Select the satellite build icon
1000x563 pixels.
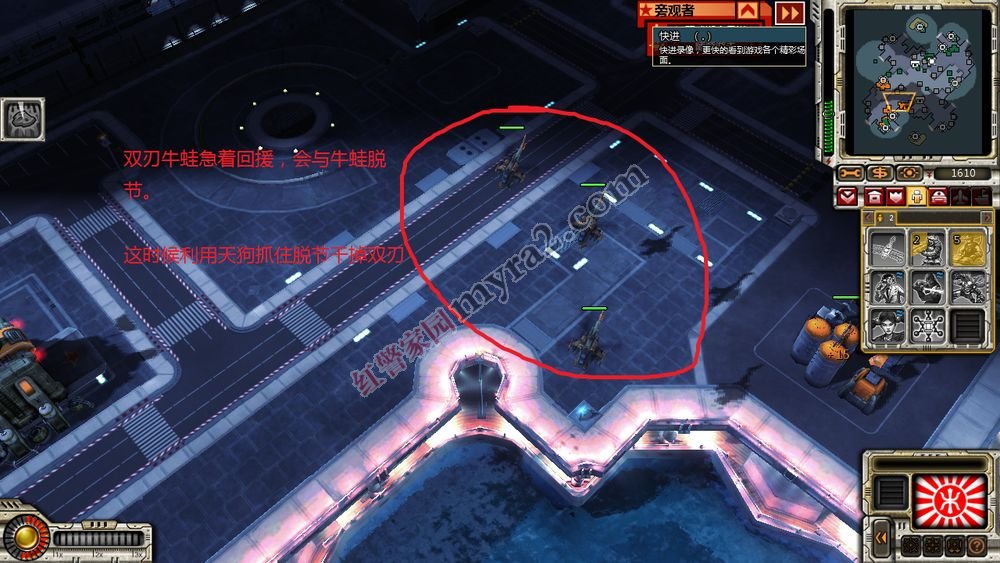tap(885, 247)
